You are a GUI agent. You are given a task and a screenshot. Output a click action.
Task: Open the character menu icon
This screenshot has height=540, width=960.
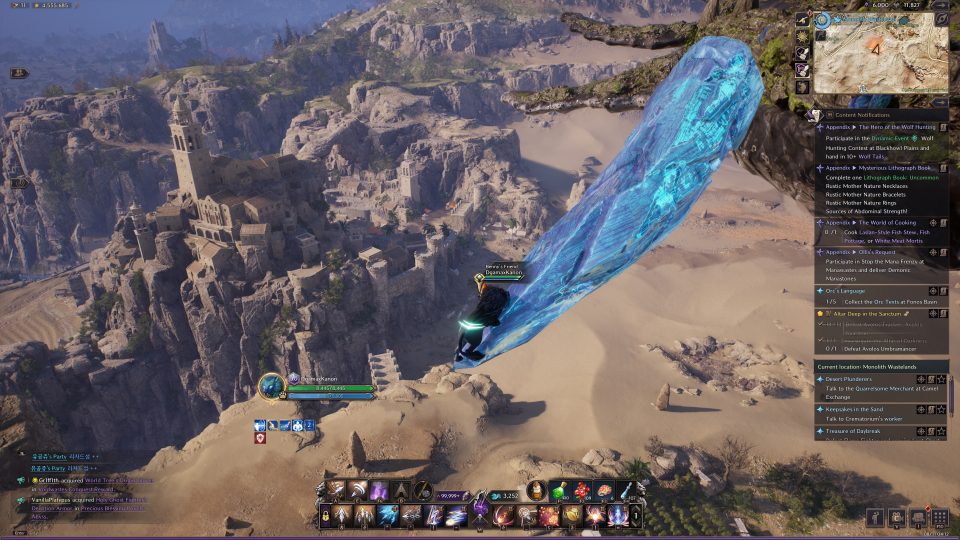click(877, 517)
